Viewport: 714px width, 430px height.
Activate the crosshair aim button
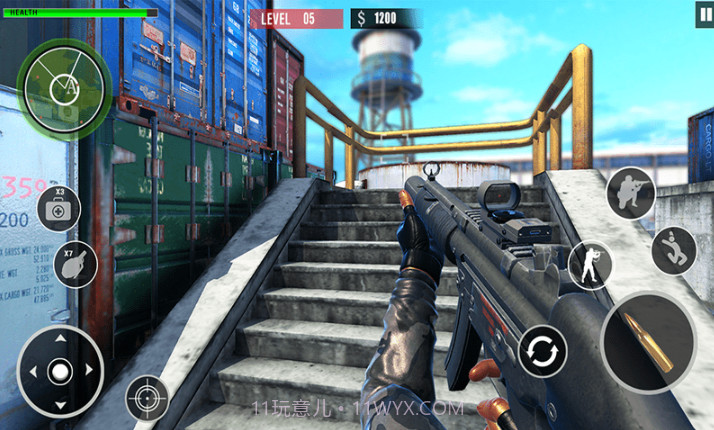[147, 398]
